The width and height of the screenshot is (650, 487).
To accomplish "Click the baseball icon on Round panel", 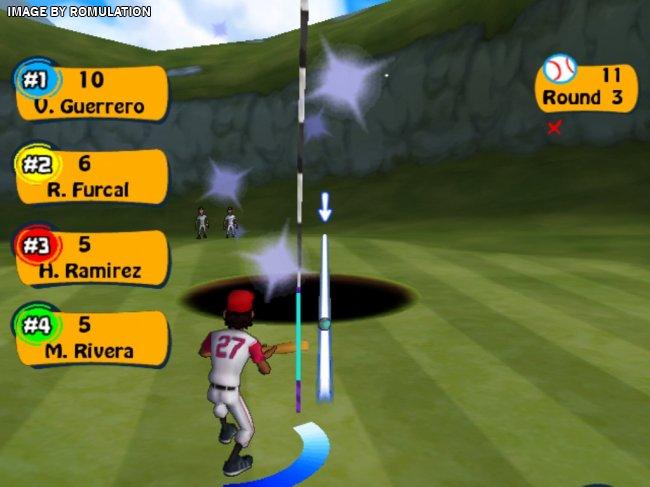I will click(560, 70).
